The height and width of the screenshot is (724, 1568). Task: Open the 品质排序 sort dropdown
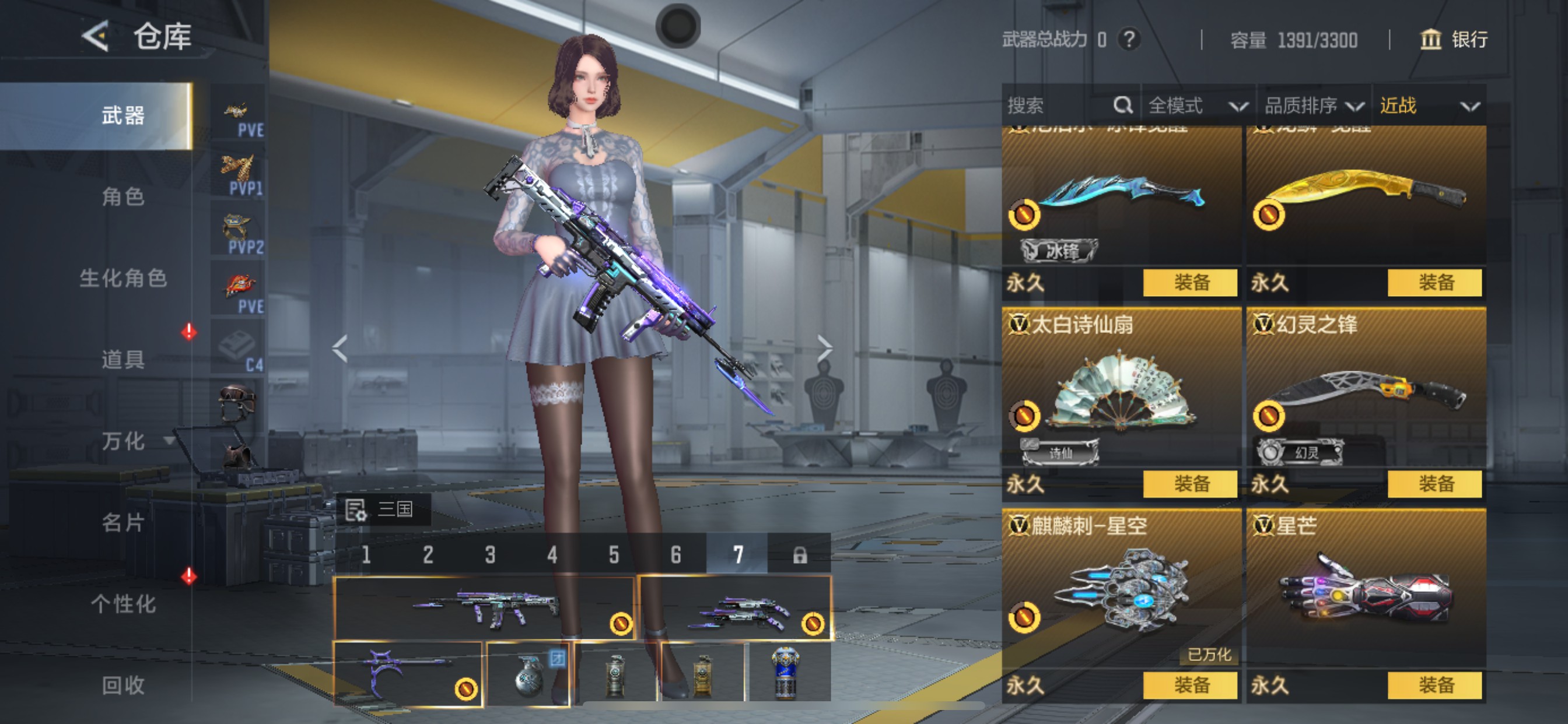pos(1313,106)
